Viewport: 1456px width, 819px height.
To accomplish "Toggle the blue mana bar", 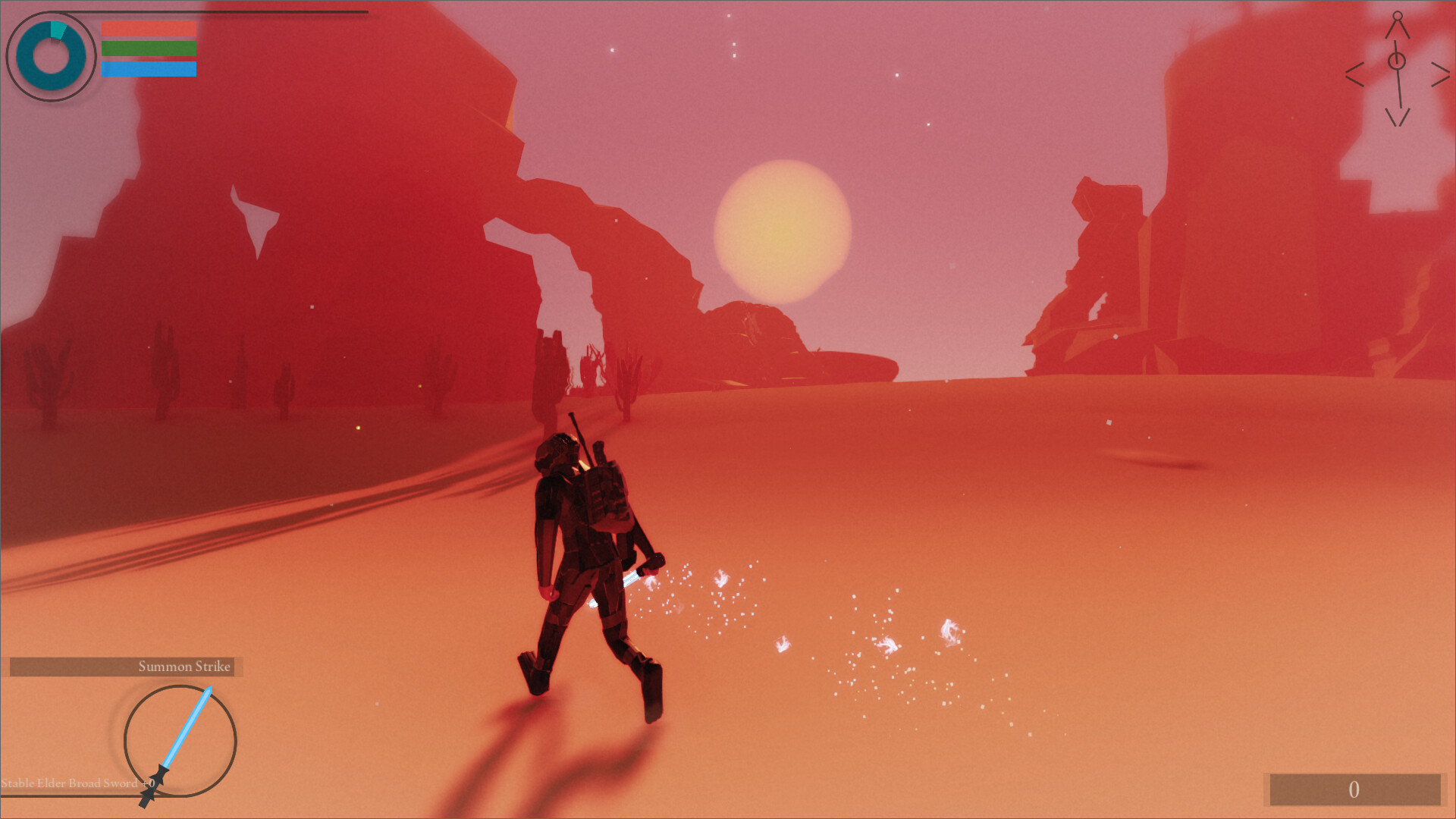I will [148, 71].
